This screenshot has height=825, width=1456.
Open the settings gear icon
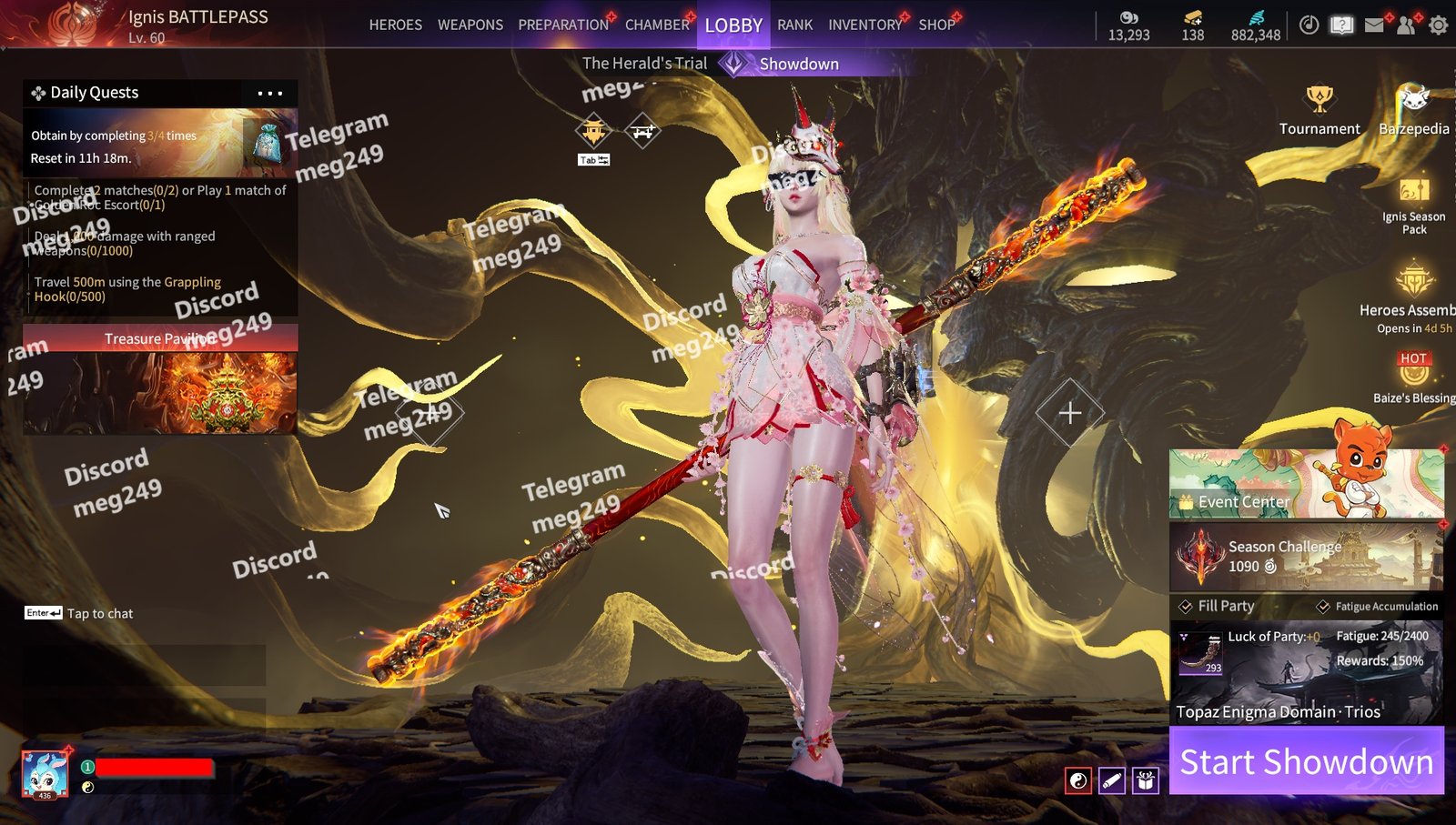point(1438,25)
